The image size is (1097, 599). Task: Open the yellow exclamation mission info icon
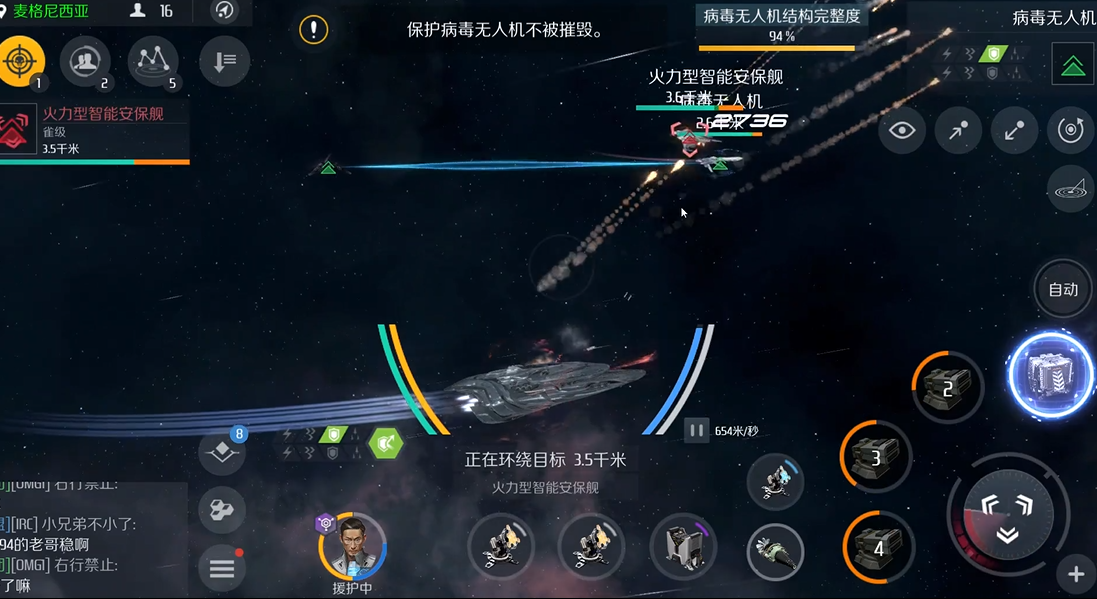pos(314,29)
